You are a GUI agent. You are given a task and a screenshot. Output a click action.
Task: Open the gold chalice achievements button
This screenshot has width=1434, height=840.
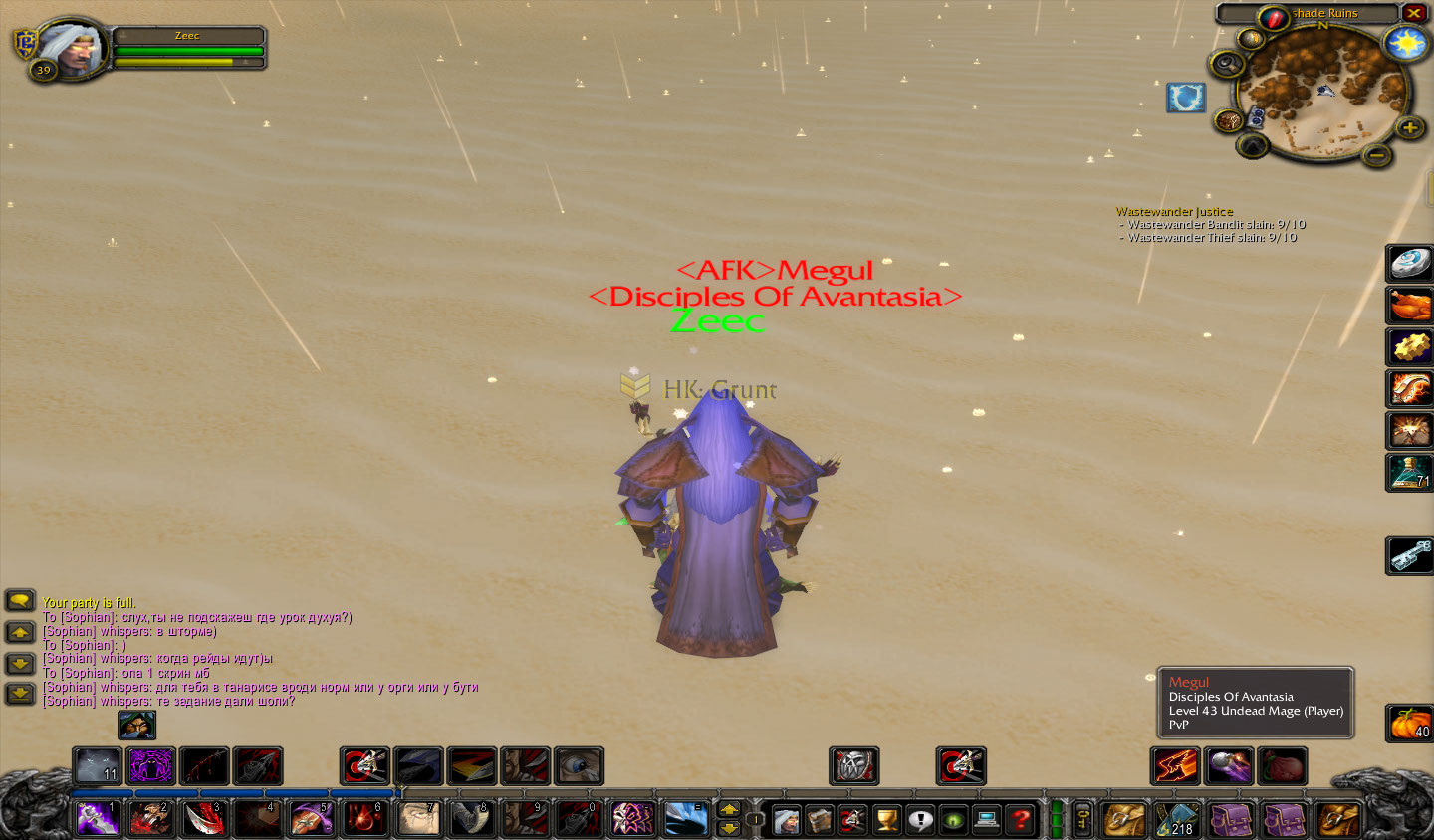click(x=886, y=820)
